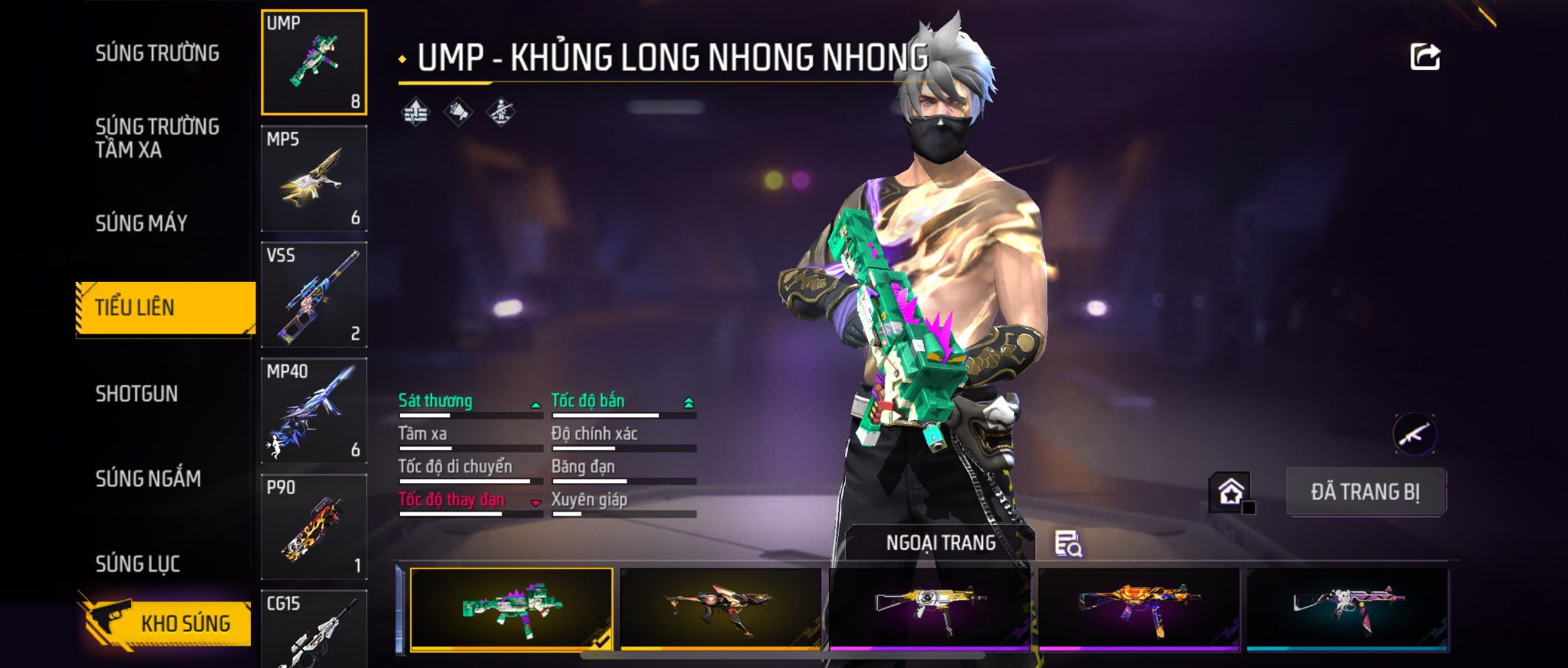The width and height of the screenshot is (1568, 668).
Task: Switch to the Súng Trường category
Action: click(x=157, y=53)
